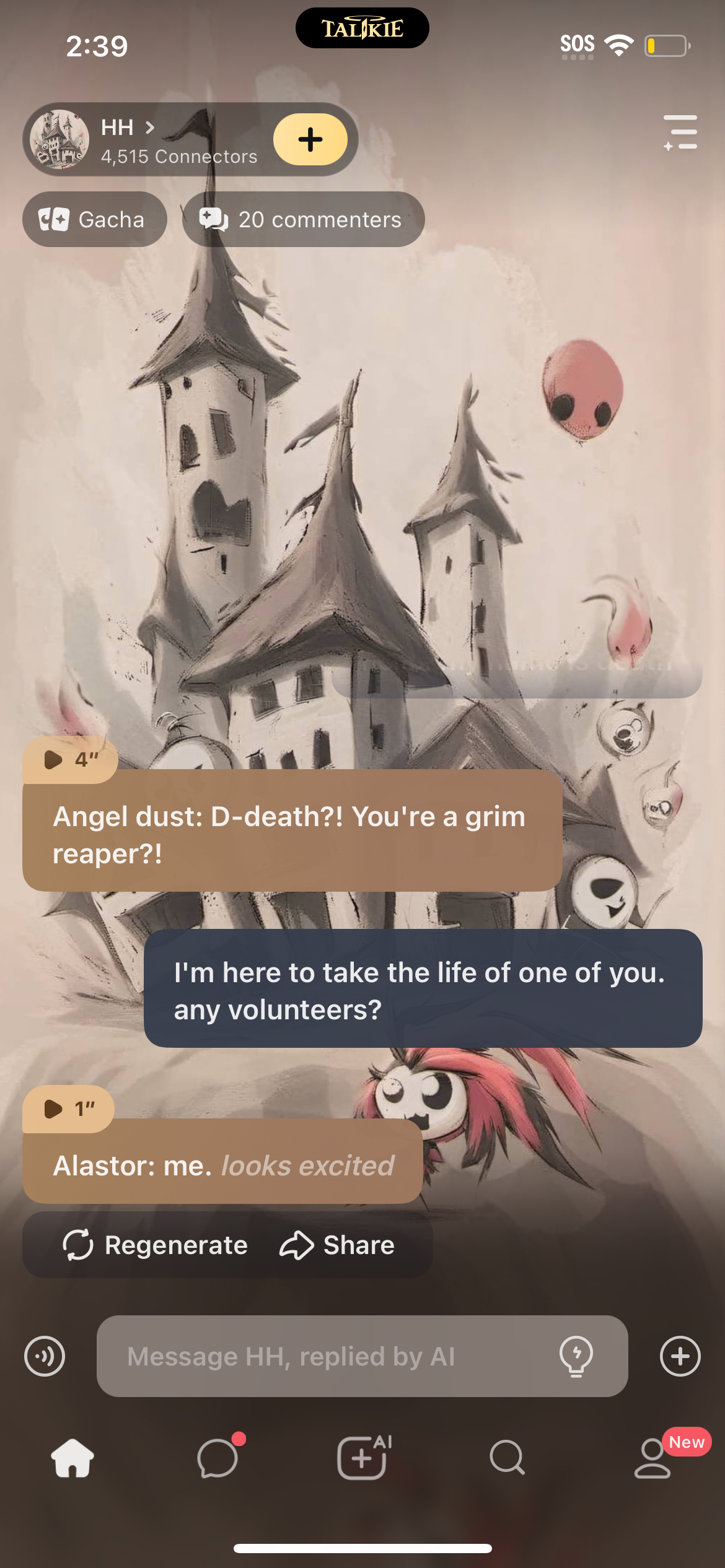
Task: Open the chats tab with notification
Action: (217, 1458)
